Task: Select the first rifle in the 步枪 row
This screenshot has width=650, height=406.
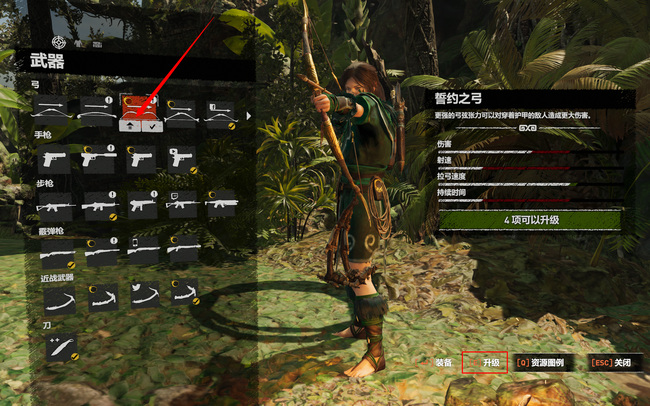Action: (53, 203)
